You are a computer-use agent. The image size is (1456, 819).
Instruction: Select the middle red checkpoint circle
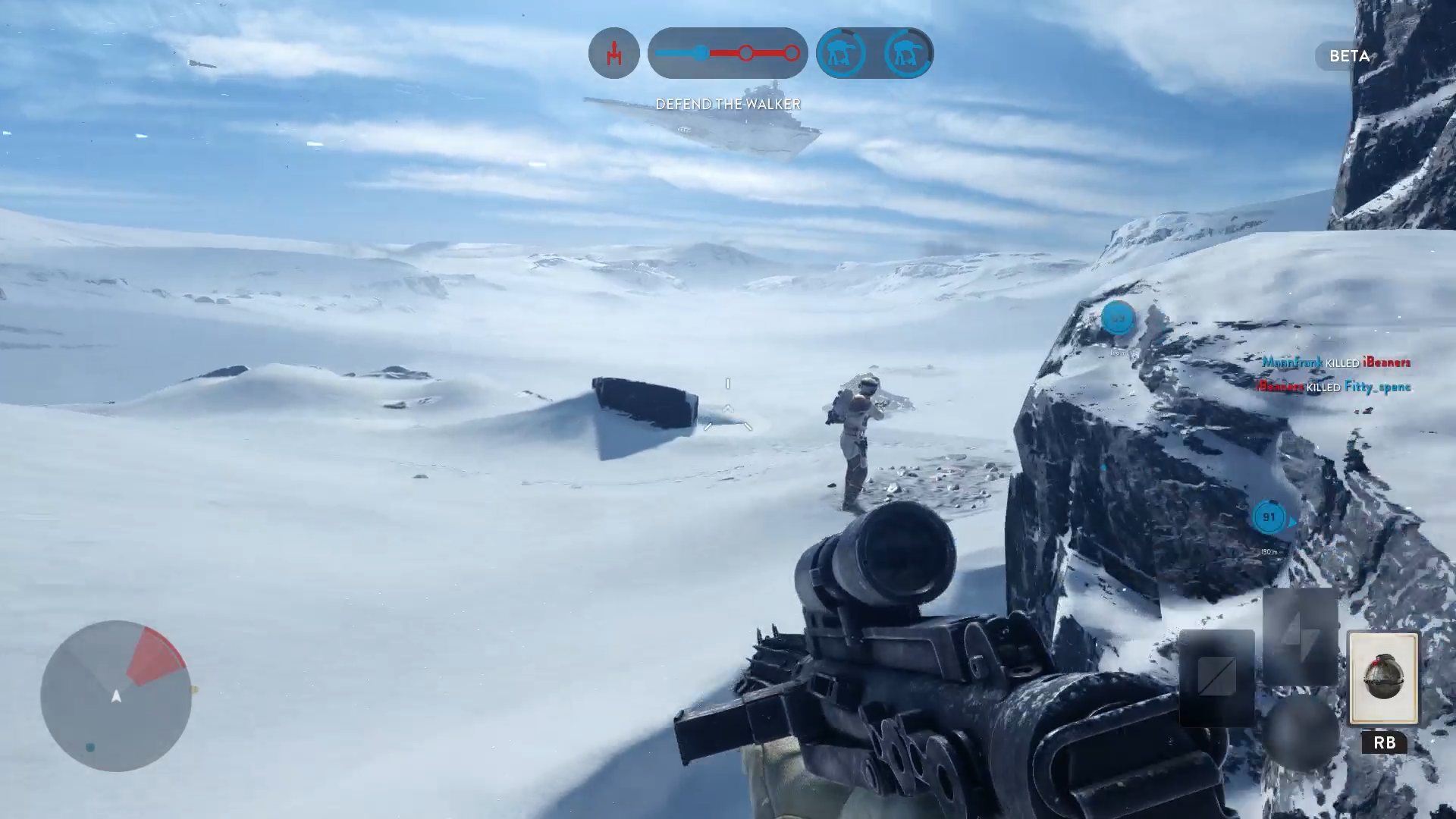[748, 53]
